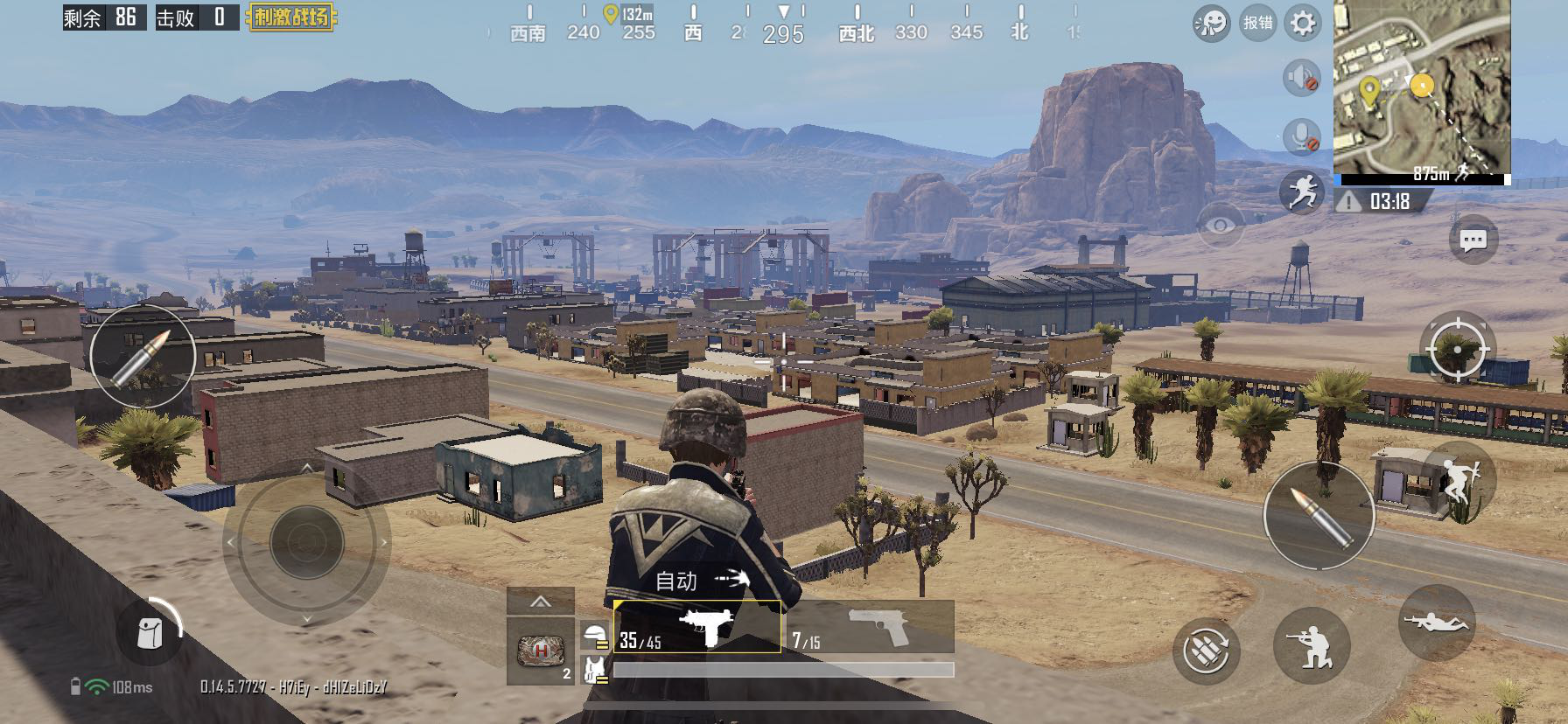Activate the auto-sprint runner icon
Viewport: 1568px width, 724px height.
point(1301,191)
